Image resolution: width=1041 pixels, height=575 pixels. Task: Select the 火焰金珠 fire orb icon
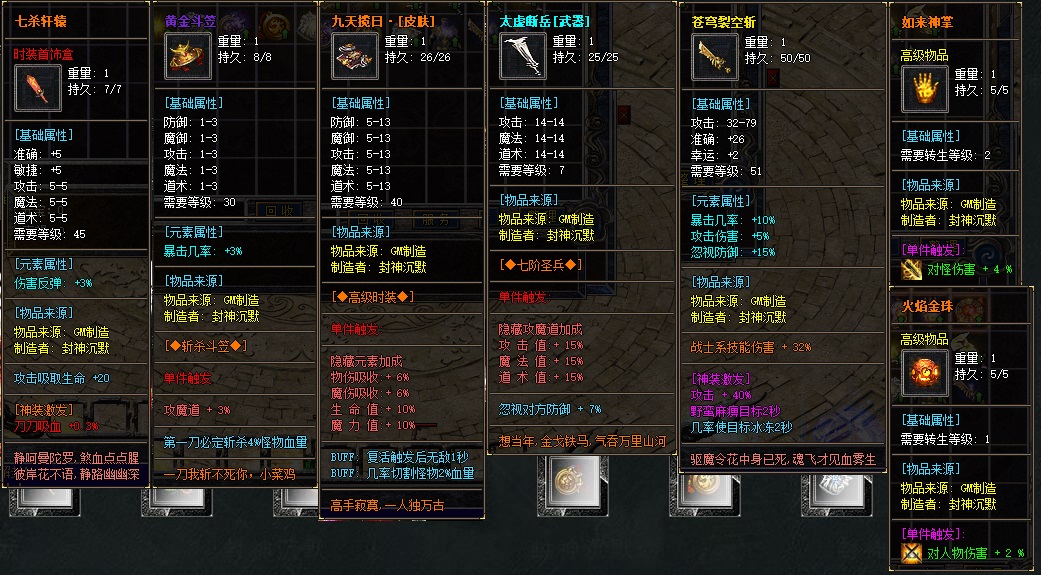tap(924, 372)
